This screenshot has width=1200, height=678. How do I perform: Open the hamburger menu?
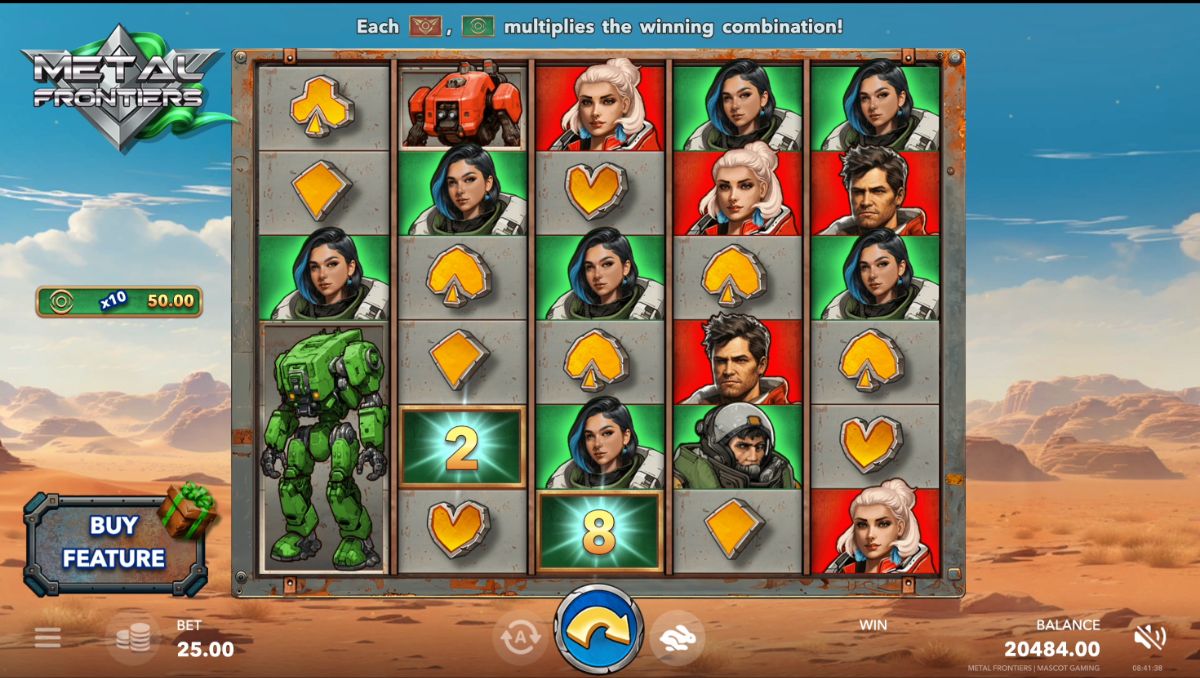(x=47, y=637)
